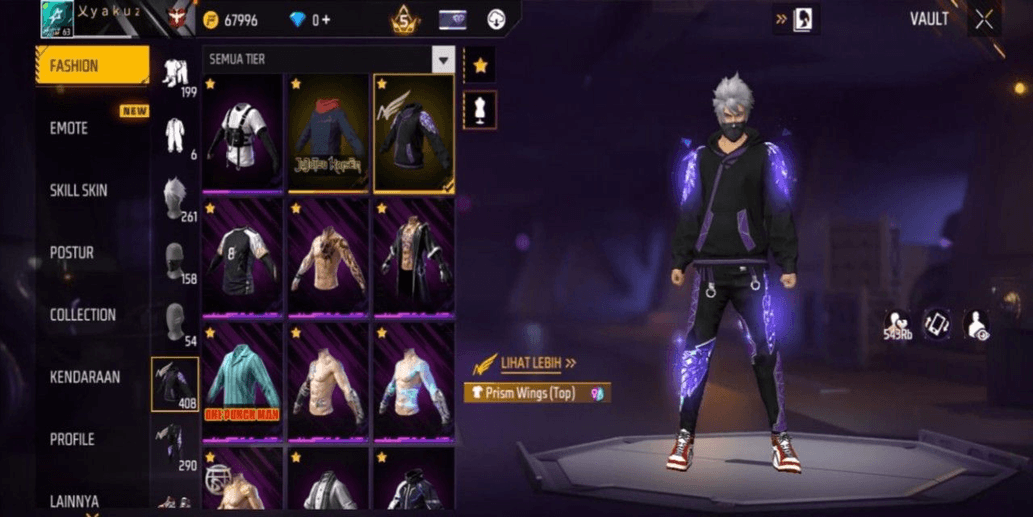Open the gold coin balance
Screen dimensions: 1033x517
point(231,20)
